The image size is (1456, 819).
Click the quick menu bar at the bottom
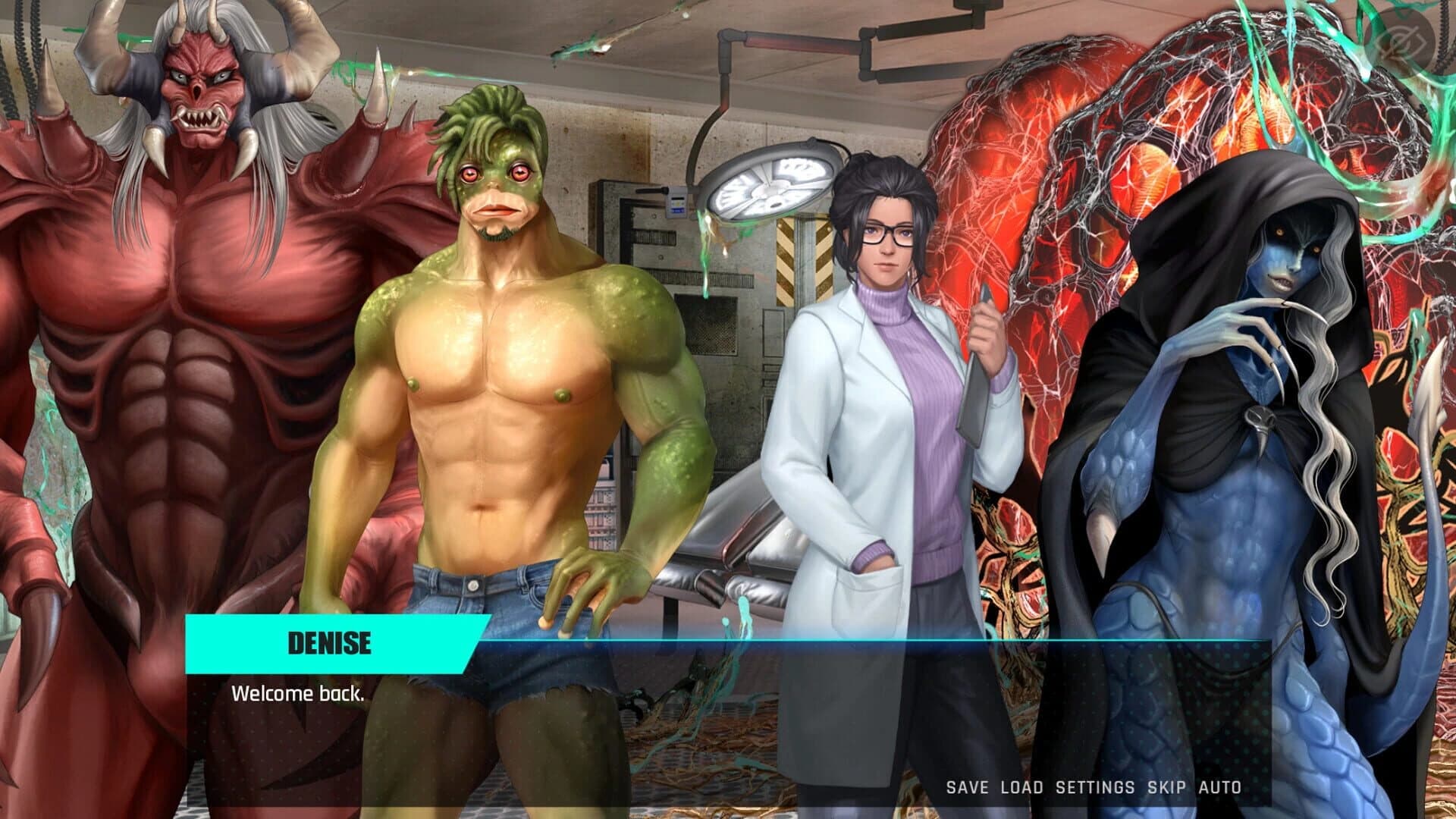(x=1092, y=787)
